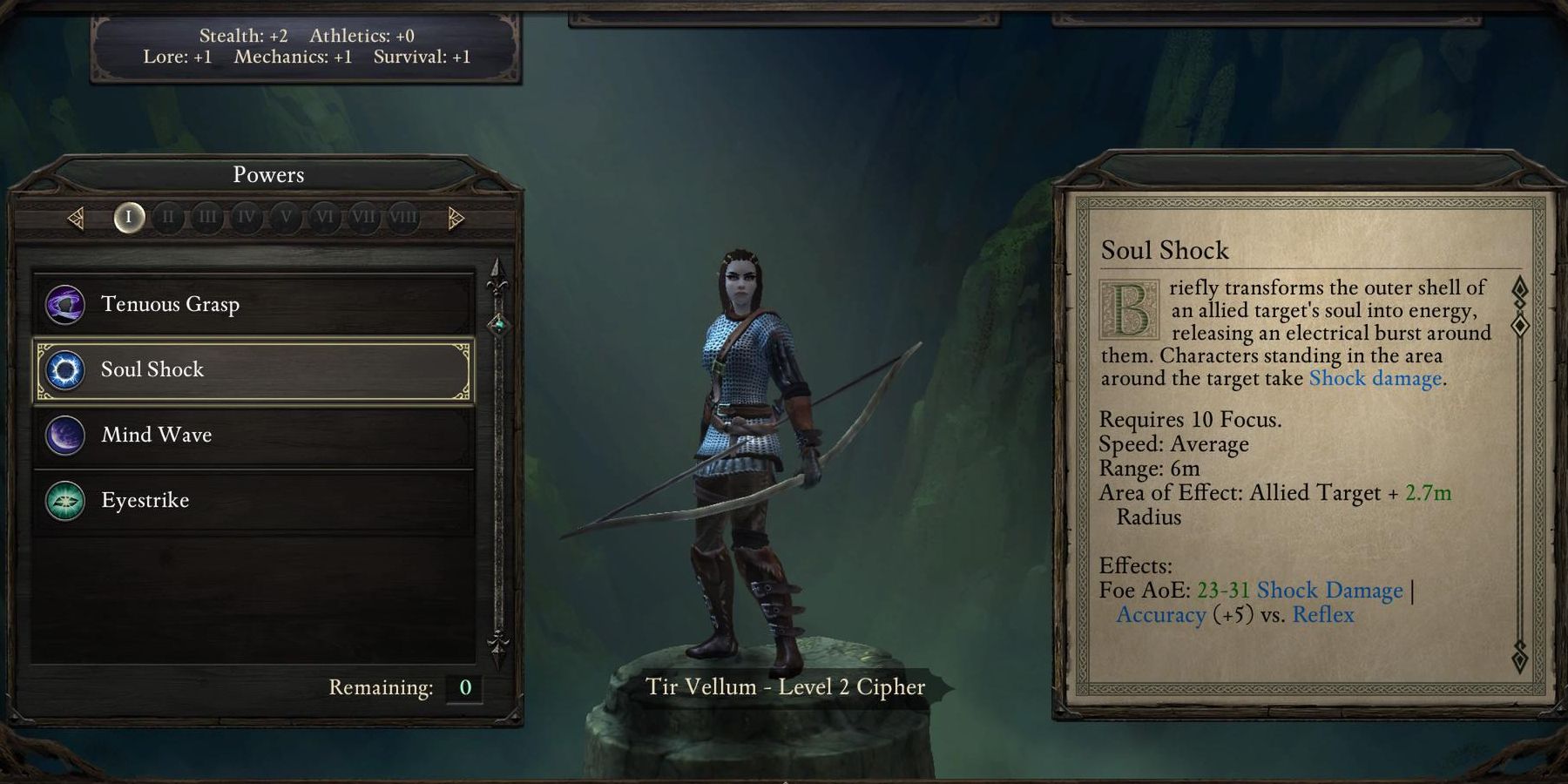This screenshot has height=784, width=1568.
Task: Open power level VIII tab
Action: (x=403, y=217)
